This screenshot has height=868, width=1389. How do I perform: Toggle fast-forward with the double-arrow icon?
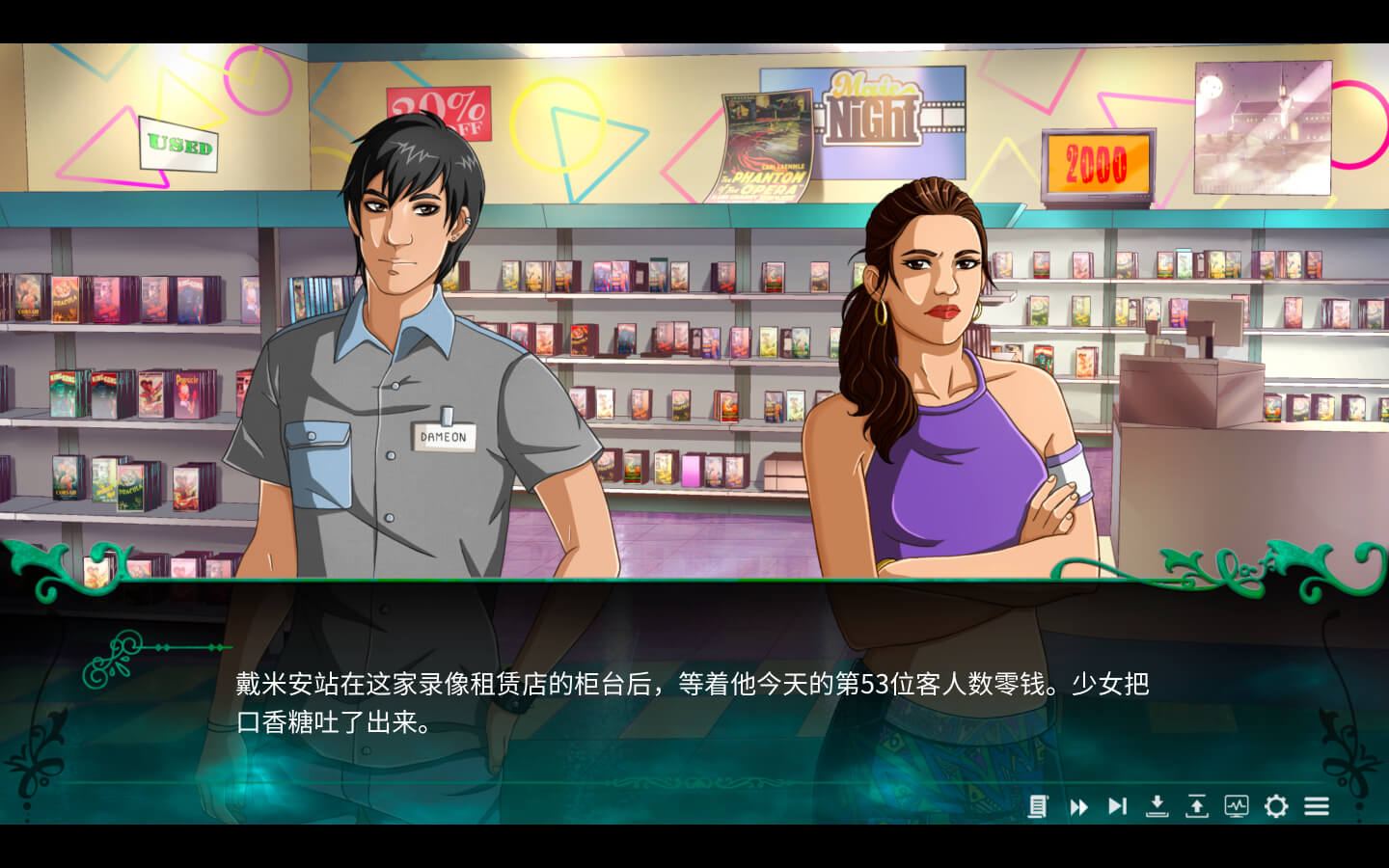1078,806
